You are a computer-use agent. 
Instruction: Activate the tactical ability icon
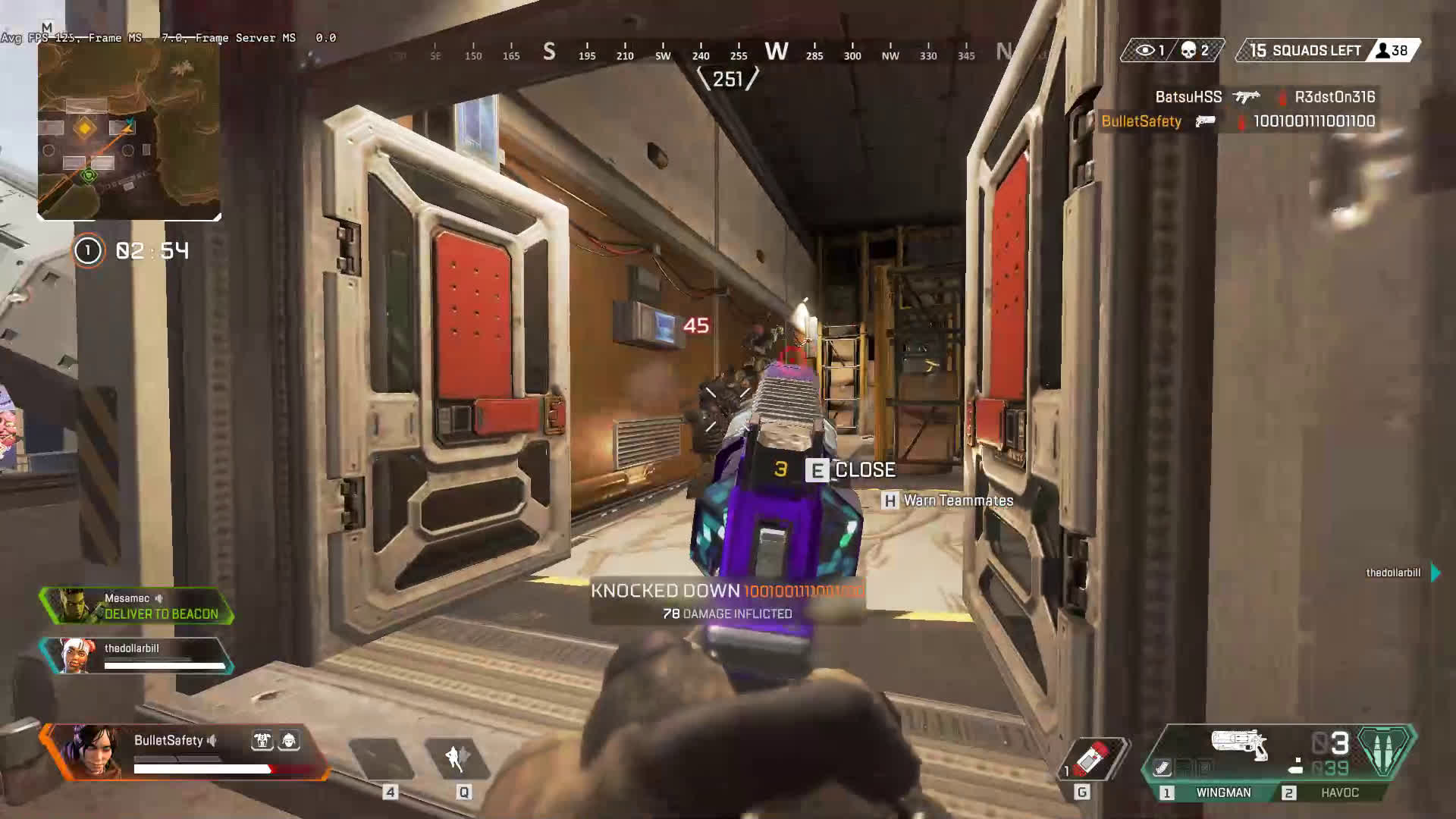(x=457, y=758)
